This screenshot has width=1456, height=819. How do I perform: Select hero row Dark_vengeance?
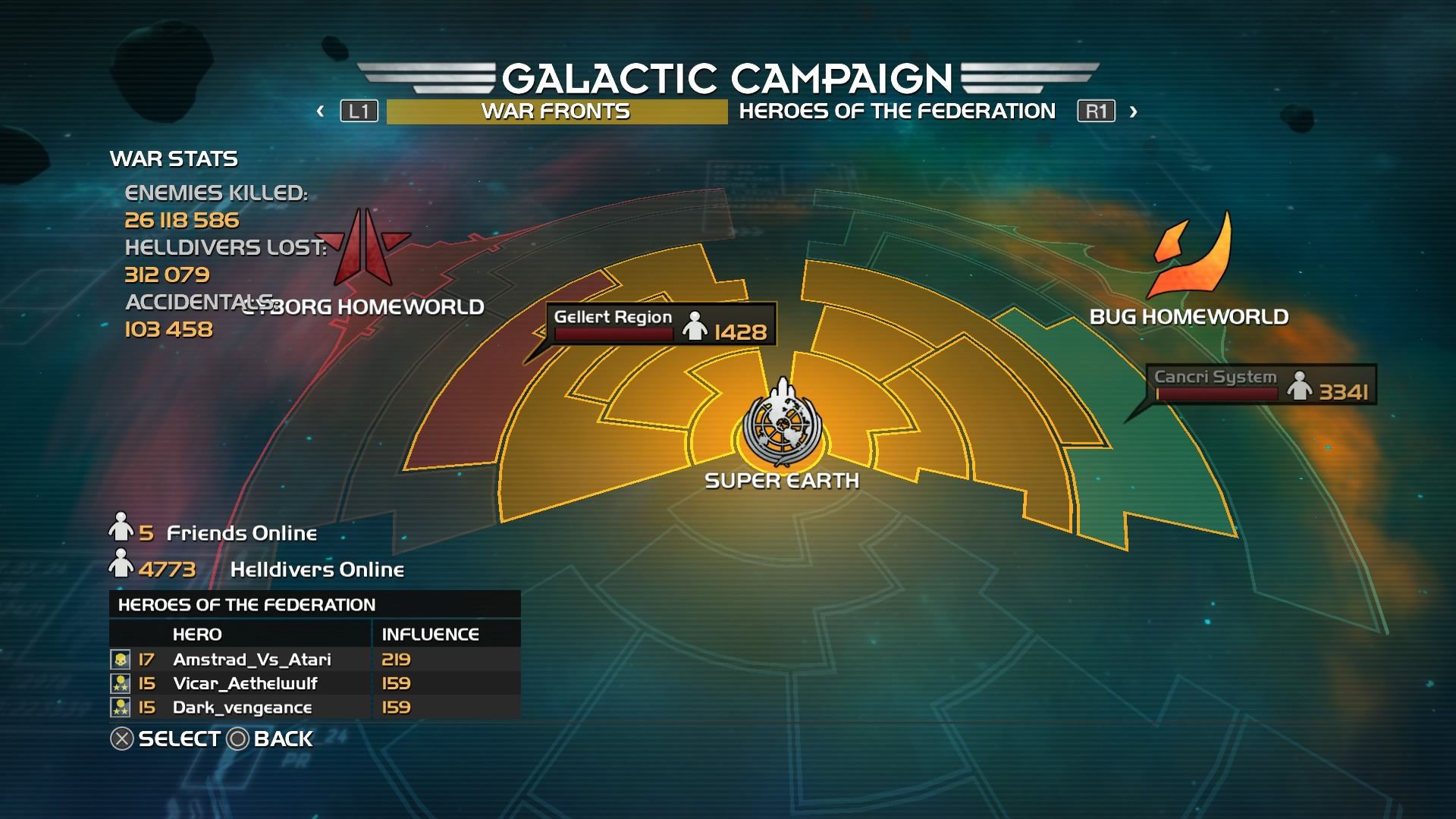pos(315,708)
